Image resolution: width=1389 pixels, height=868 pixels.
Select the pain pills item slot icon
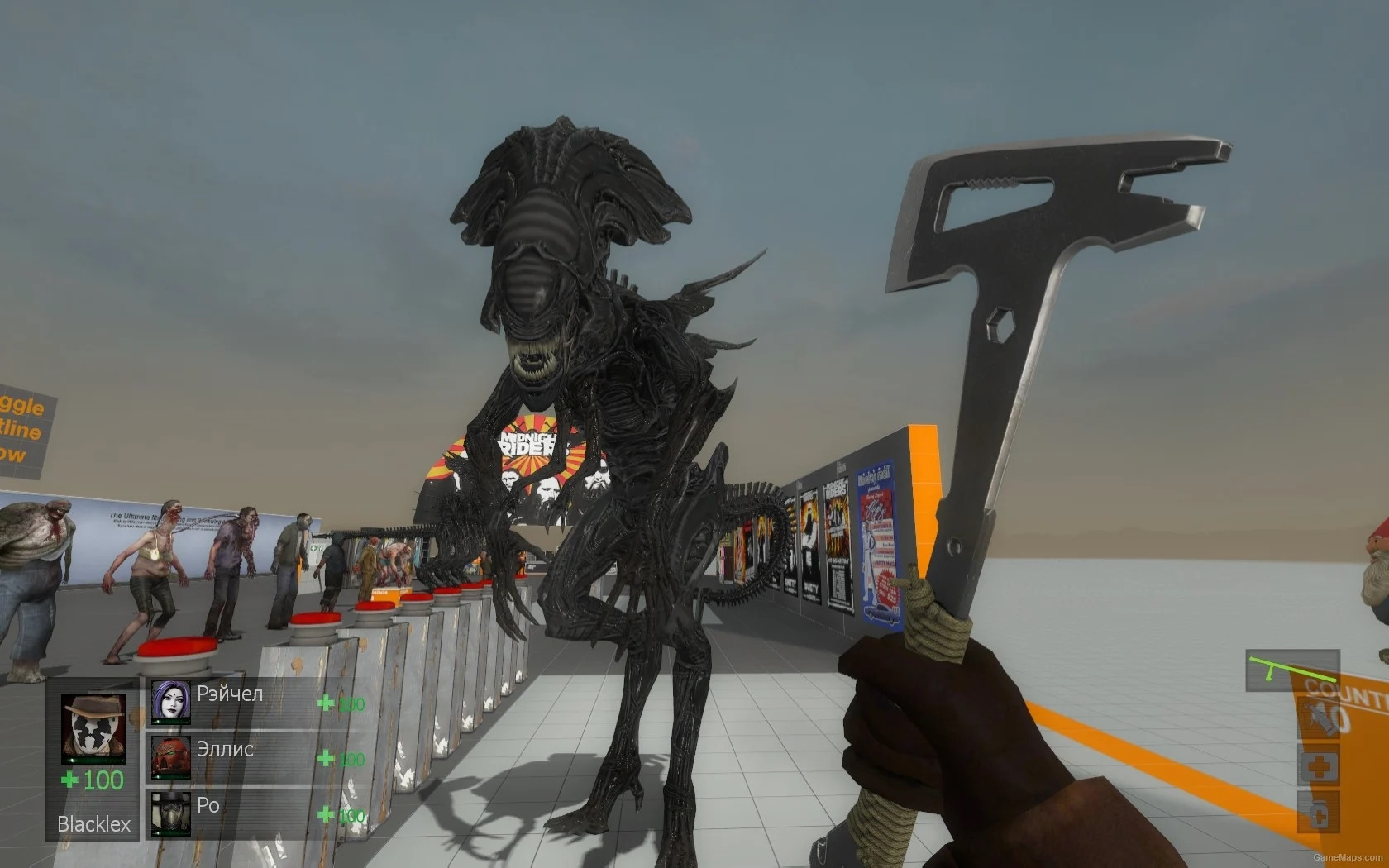[x=1320, y=813]
